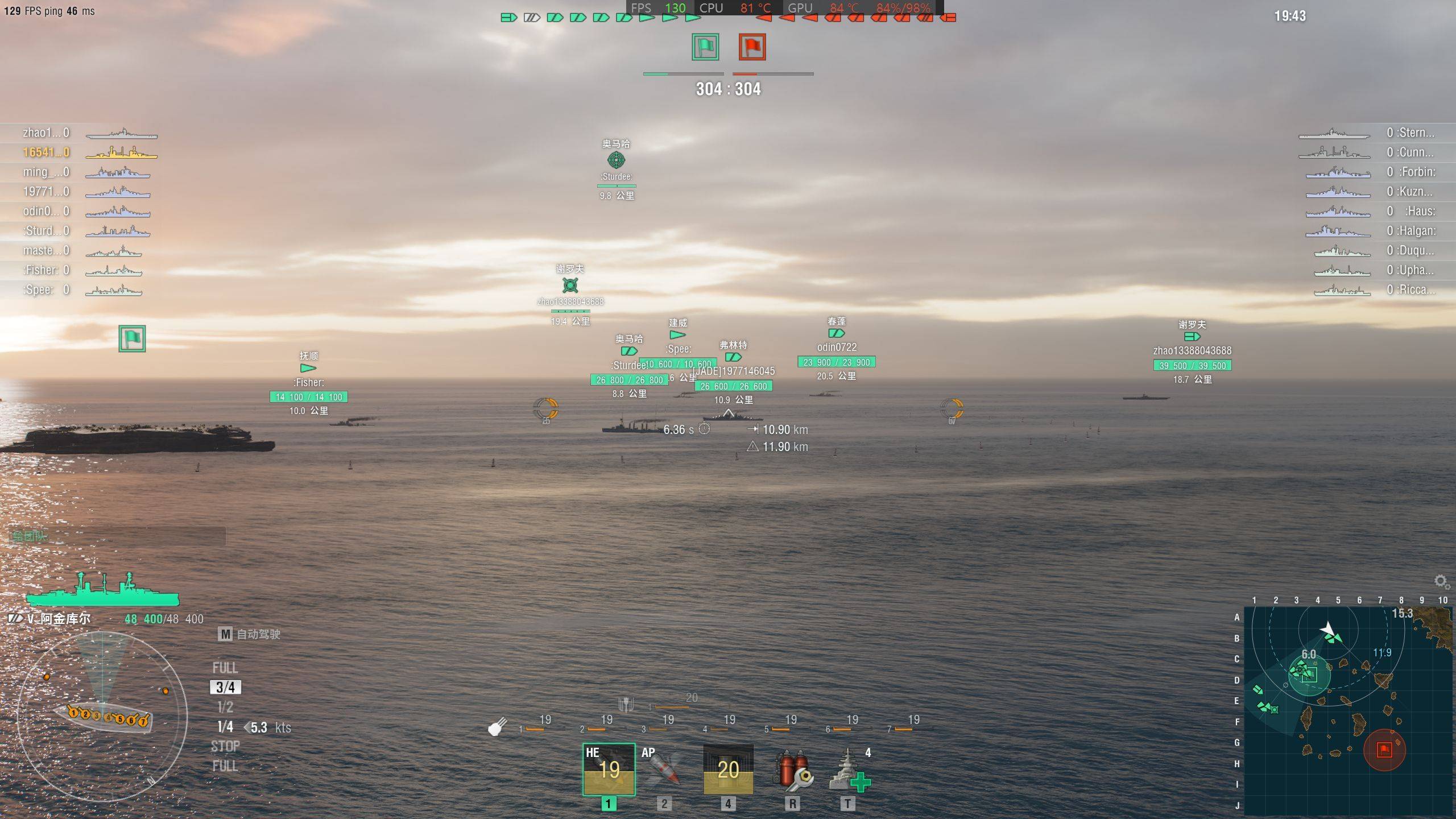Select enemy player row :Forbin: in roster
Viewport: 1456px width, 819px height.
(1376, 172)
